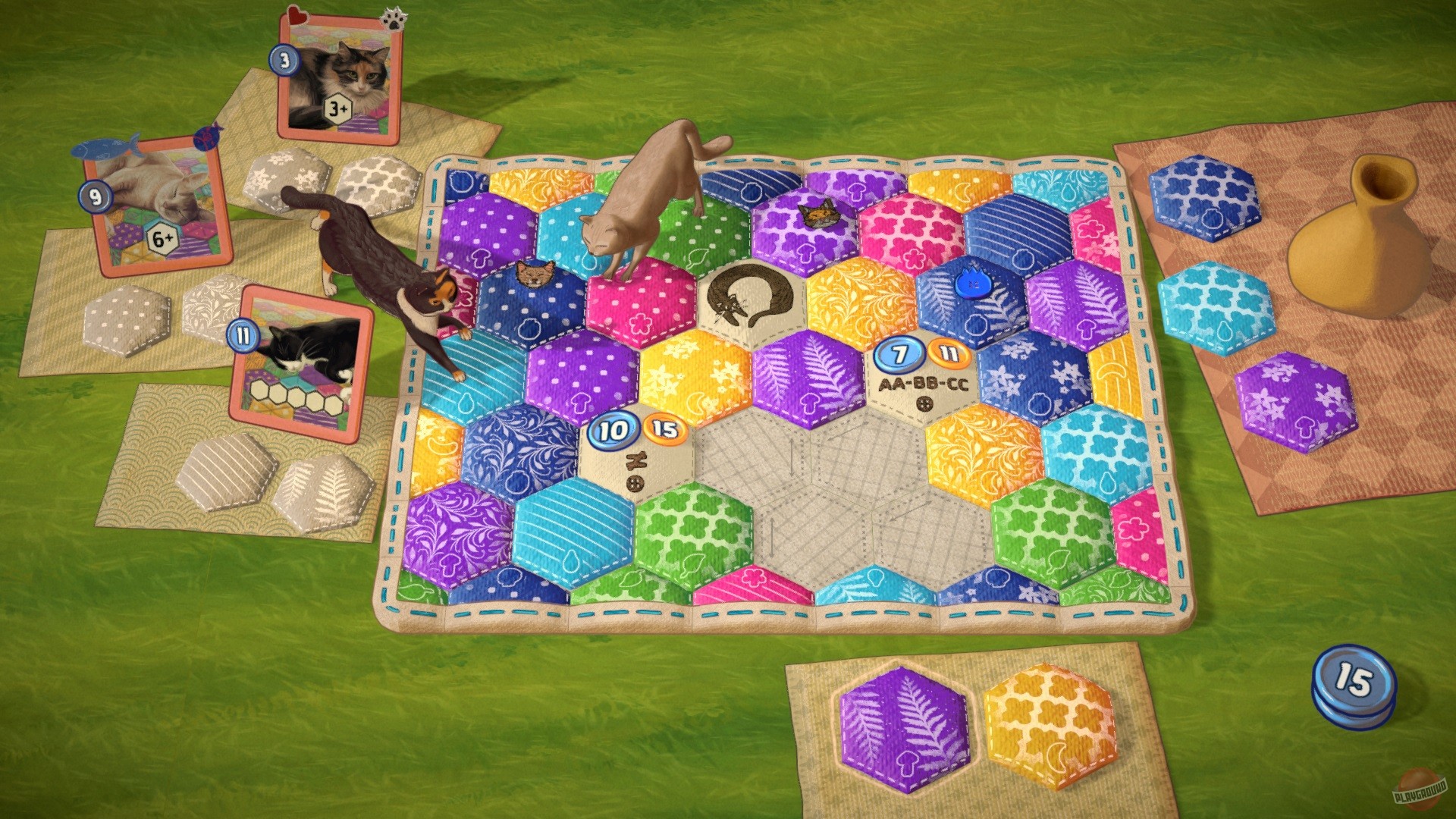Click the brown button icon under AA-BB-CC

coord(924,403)
